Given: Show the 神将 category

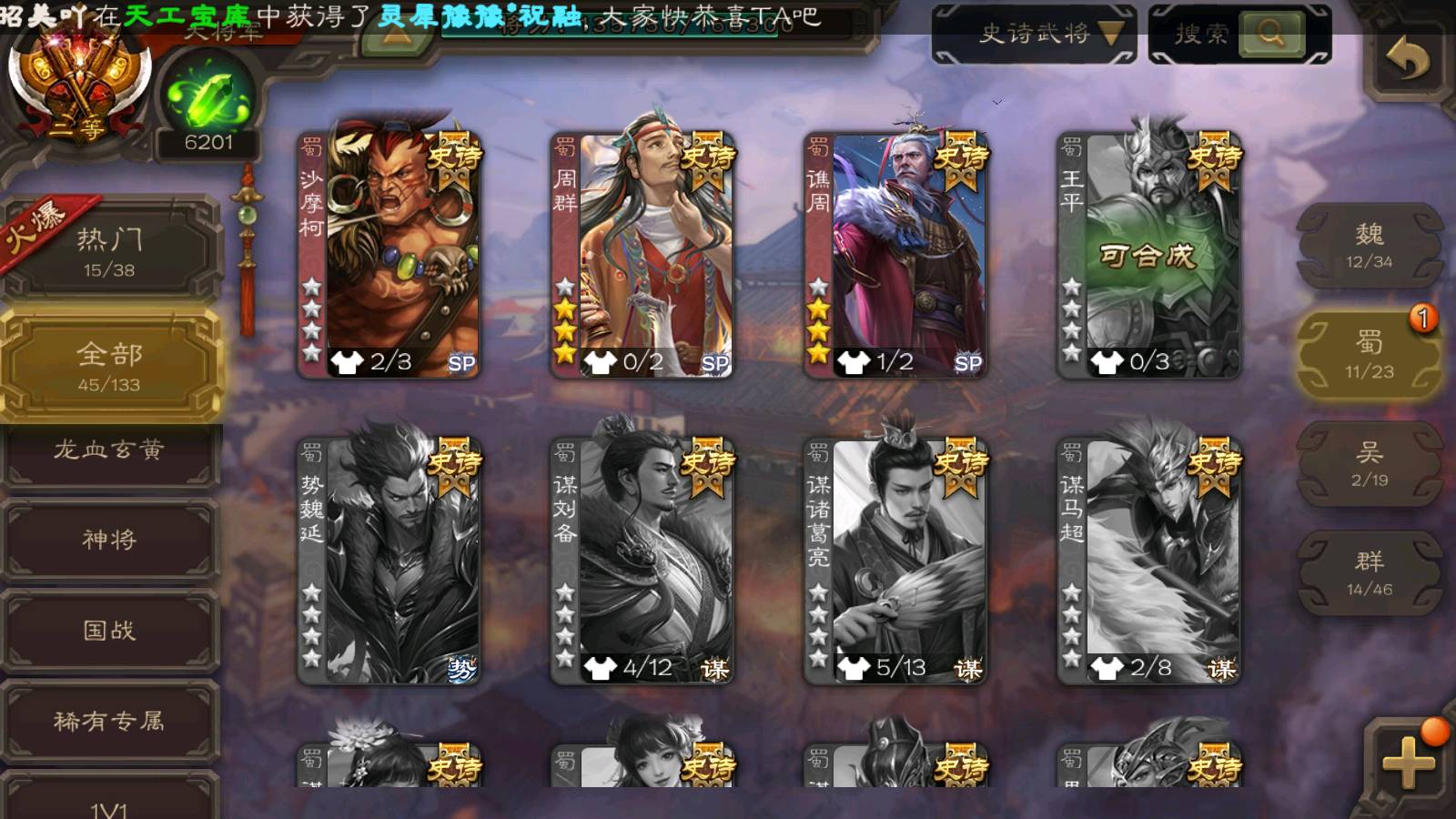Looking at the screenshot, I should click(x=109, y=539).
